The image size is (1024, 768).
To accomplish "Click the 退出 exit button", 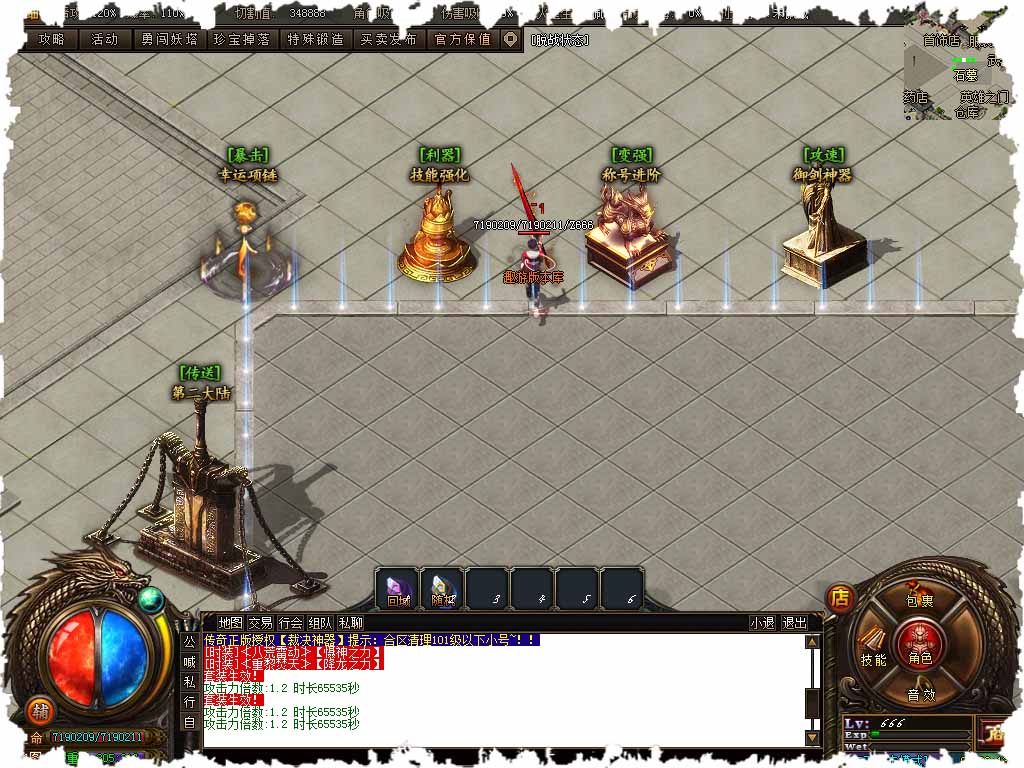I will 794,622.
